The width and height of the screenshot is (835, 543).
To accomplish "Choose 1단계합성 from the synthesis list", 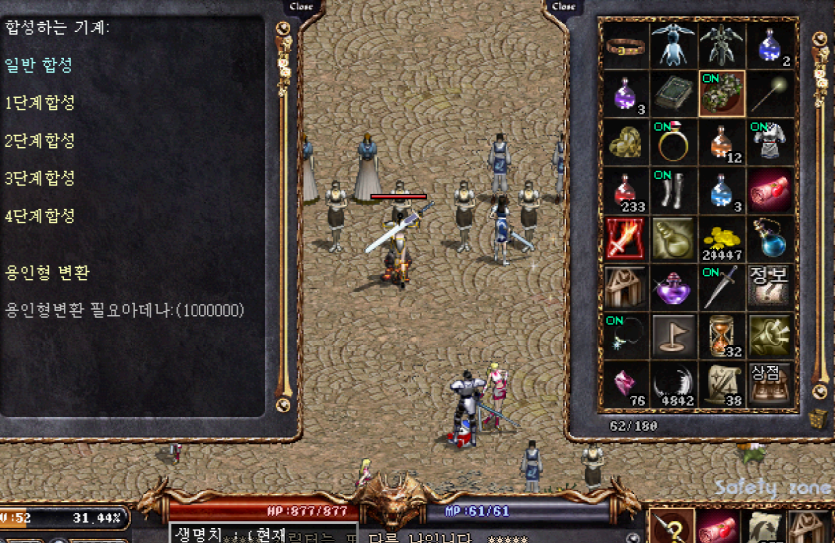I will pos(40,102).
